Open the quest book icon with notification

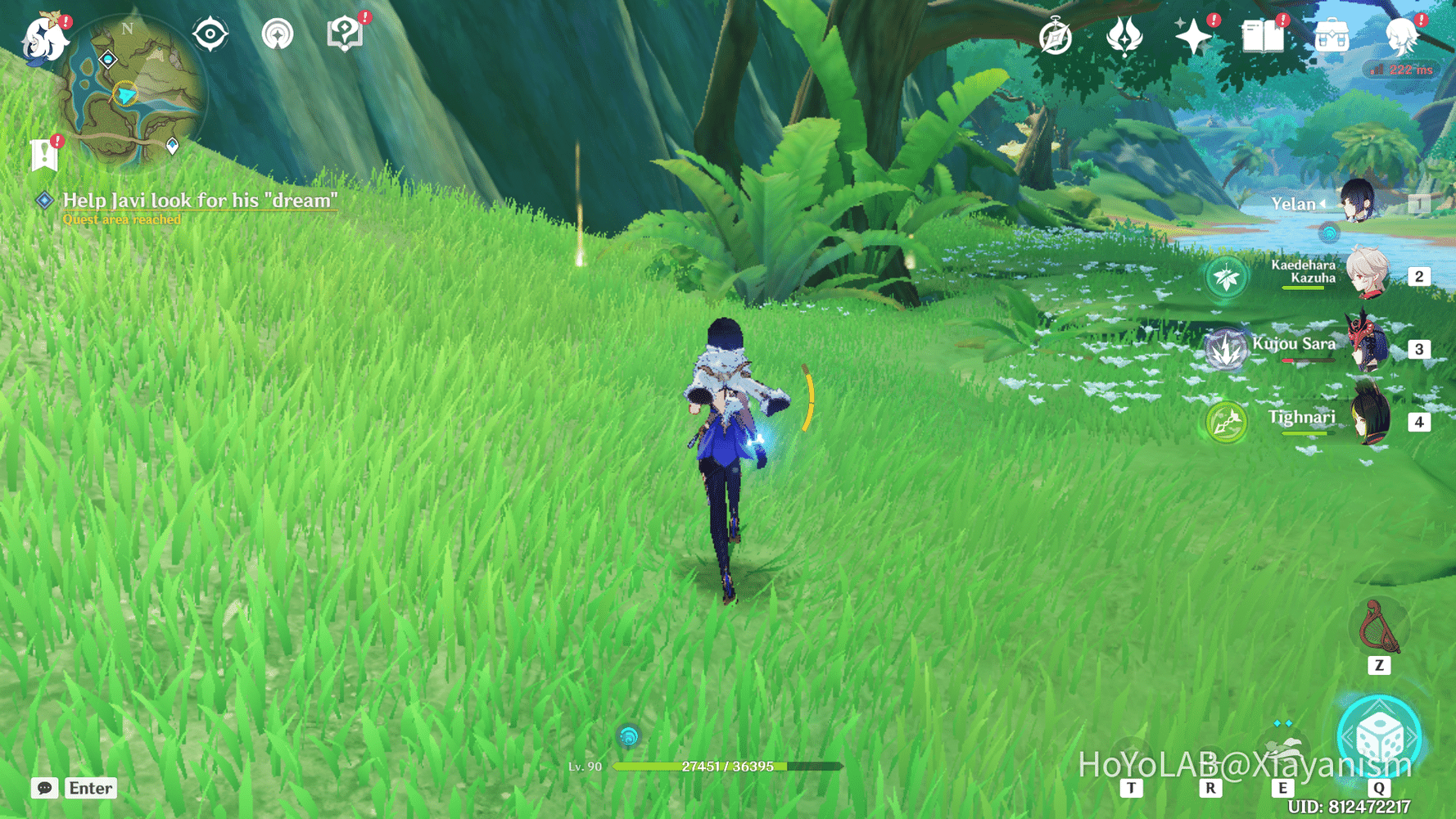coord(1264,34)
